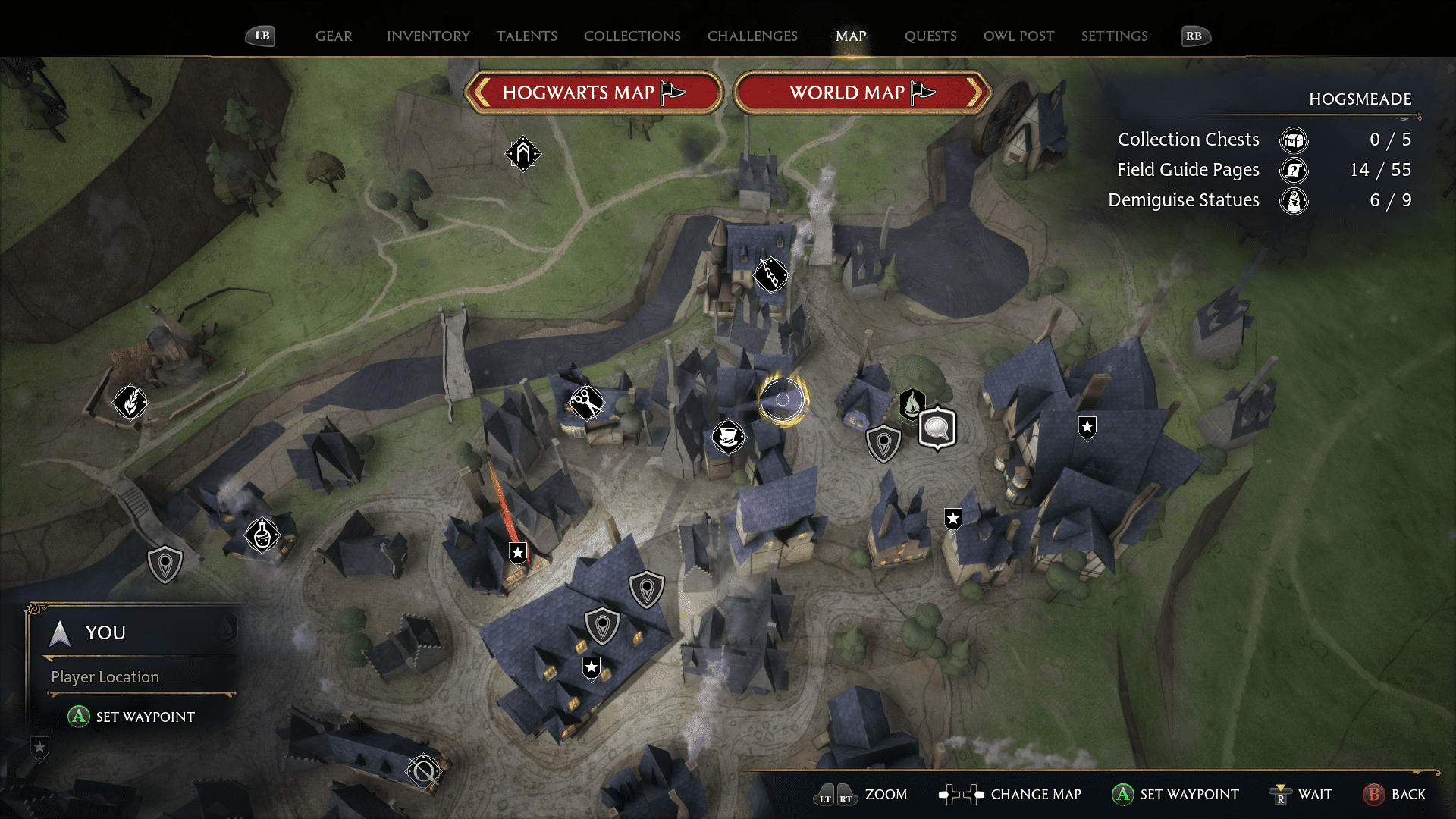This screenshot has width=1456, height=819.
Task: Switch to the WORLD MAP
Action: [x=862, y=93]
